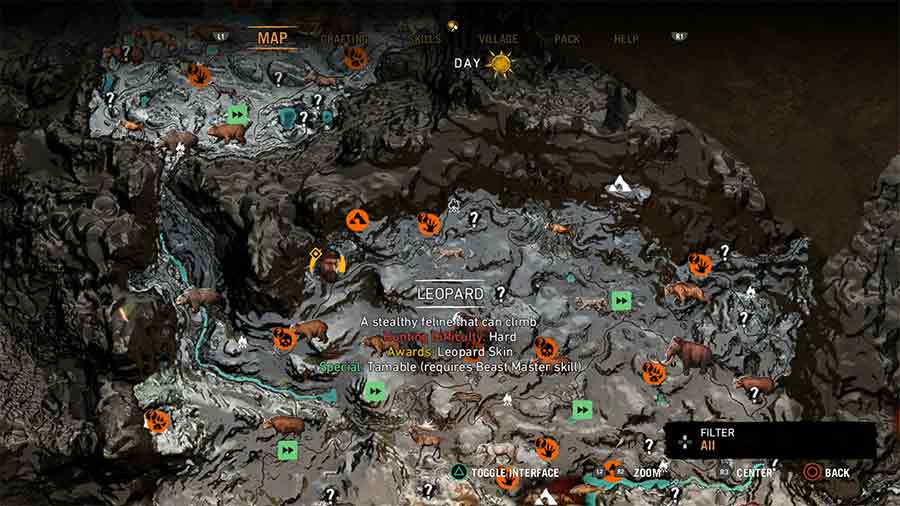Select the MAP tab
The width and height of the screenshot is (900, 506).
pos(273,39)
